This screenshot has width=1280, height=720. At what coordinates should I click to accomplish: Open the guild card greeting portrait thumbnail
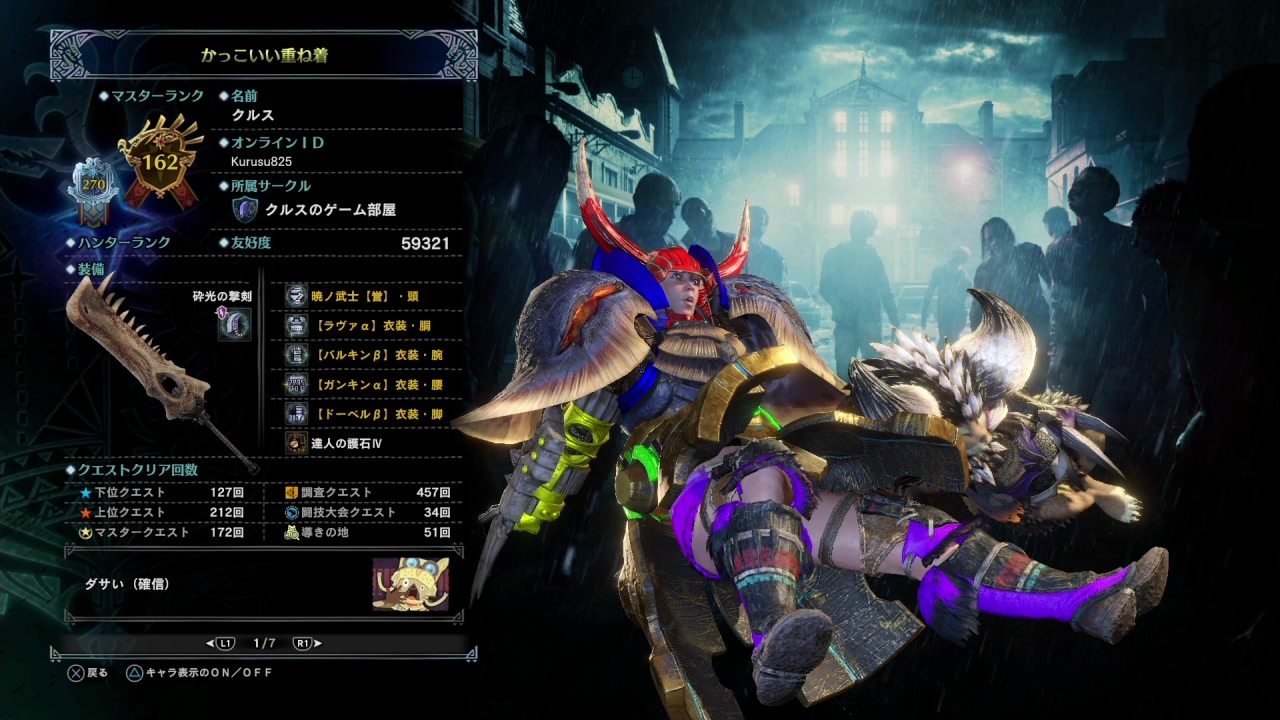410,584
